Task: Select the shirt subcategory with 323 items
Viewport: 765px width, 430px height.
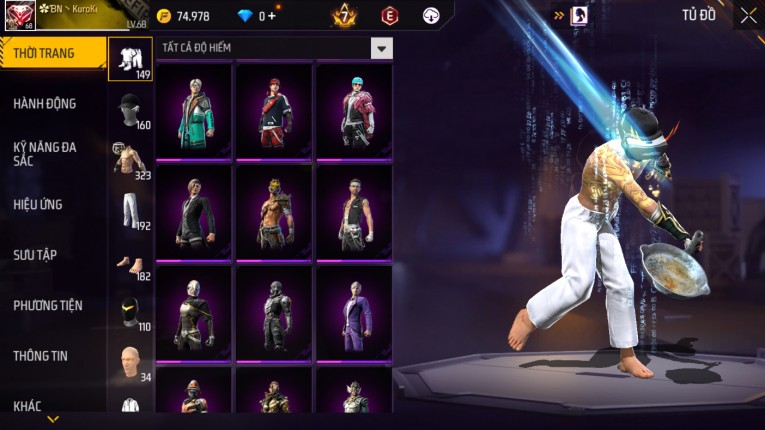Action: coord(130,160)
